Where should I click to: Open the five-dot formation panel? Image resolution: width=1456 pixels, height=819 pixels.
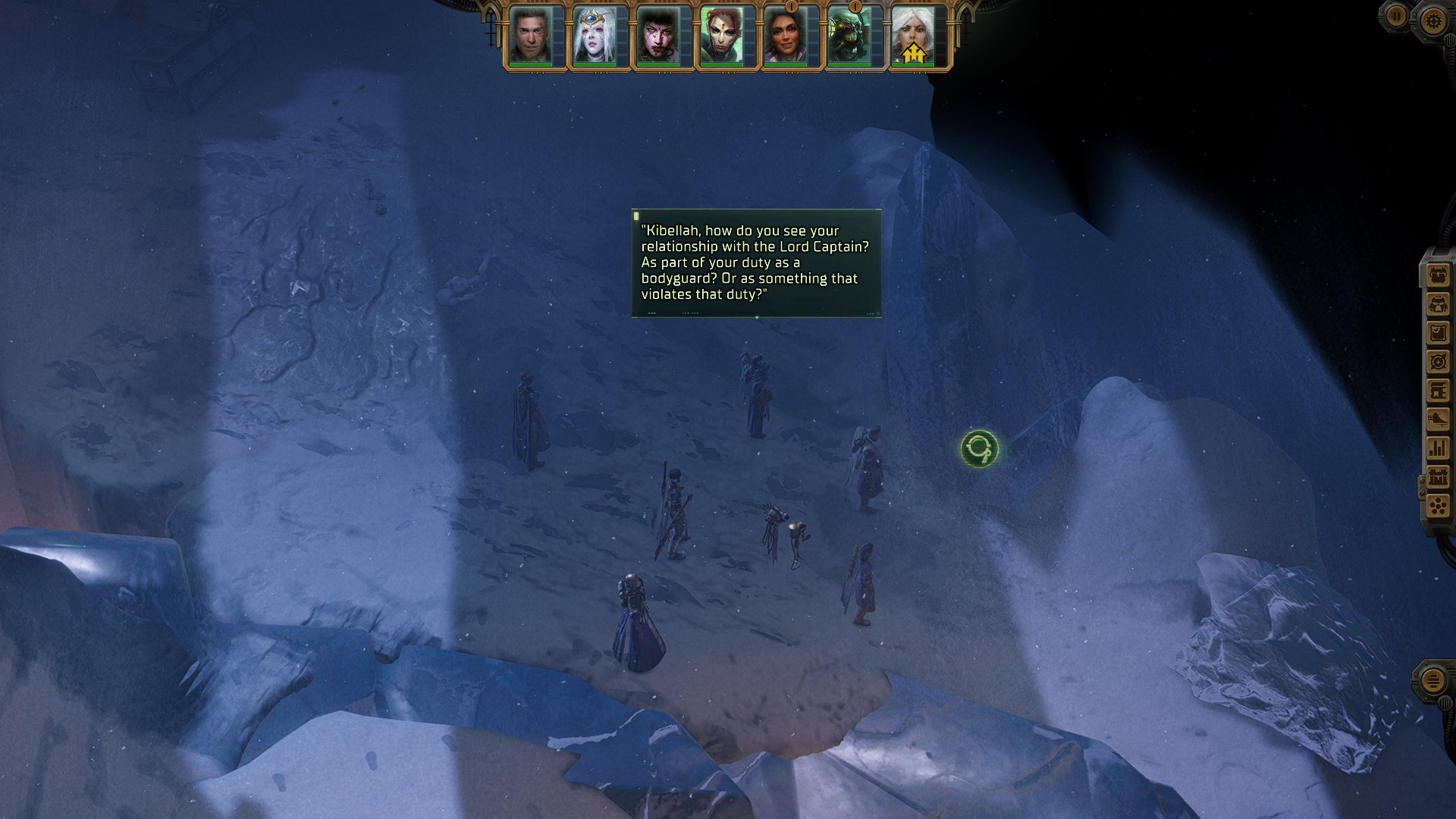click(x=1438, y=506)
